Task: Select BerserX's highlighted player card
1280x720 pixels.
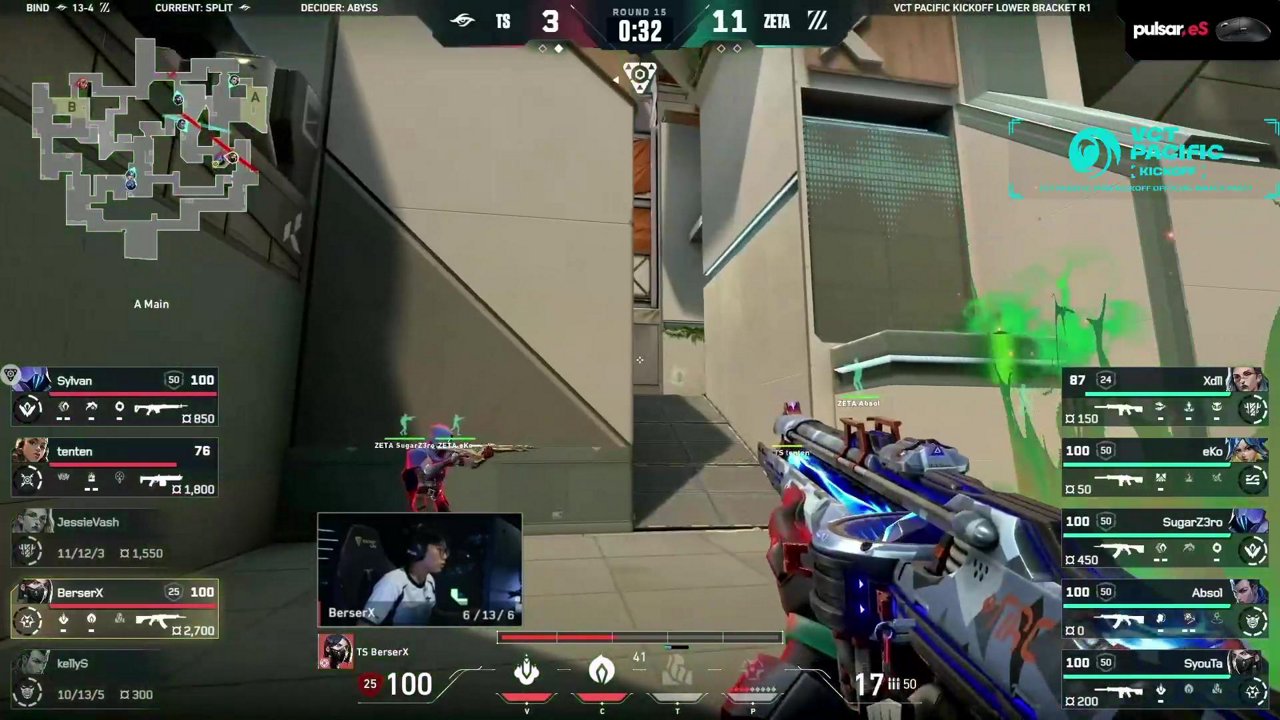Action: 115,609
